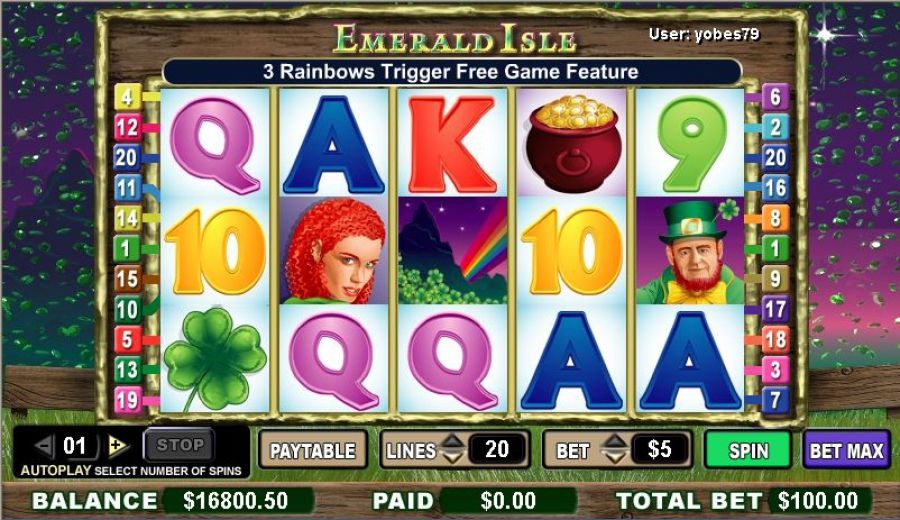Pick payline marker number 18
This screenshot has width=900, height=520.
point(775,340)
